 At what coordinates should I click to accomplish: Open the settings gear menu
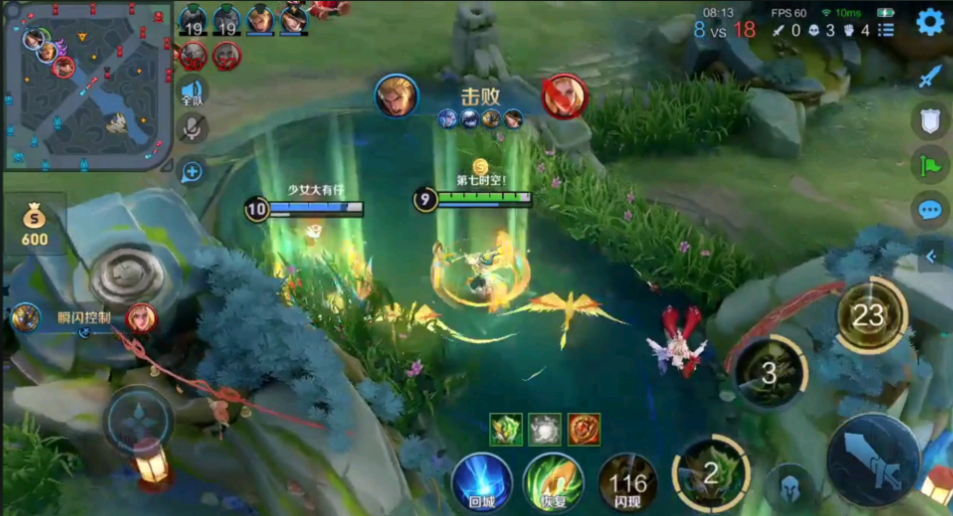[930, 22]
